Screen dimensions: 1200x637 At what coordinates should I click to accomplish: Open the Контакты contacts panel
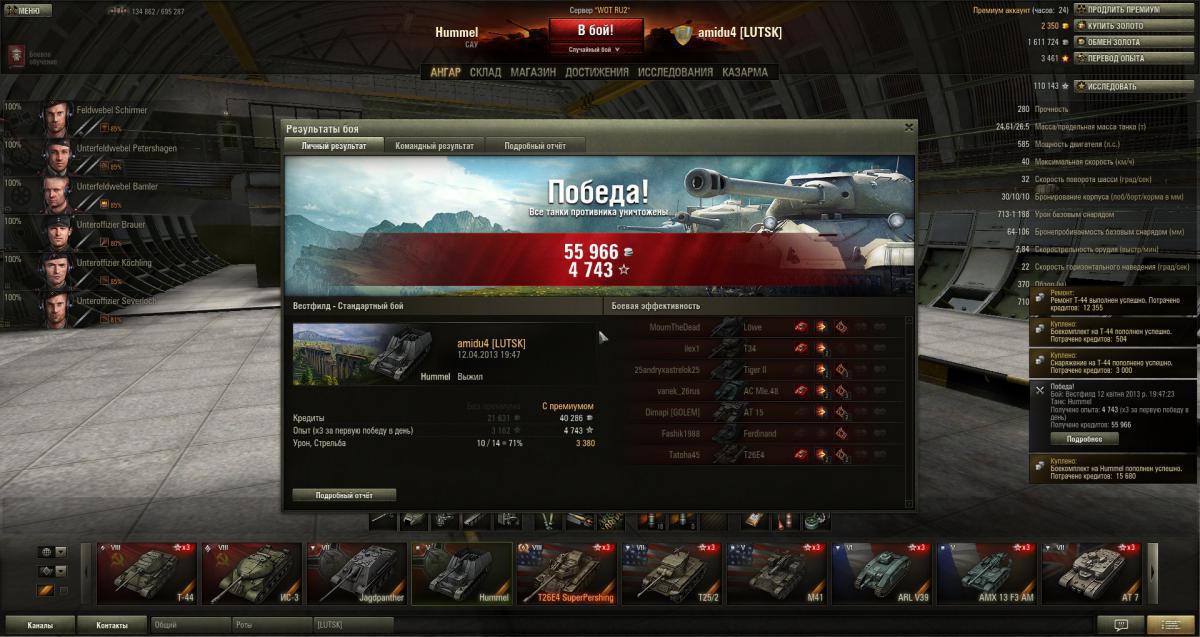point(112,625)
